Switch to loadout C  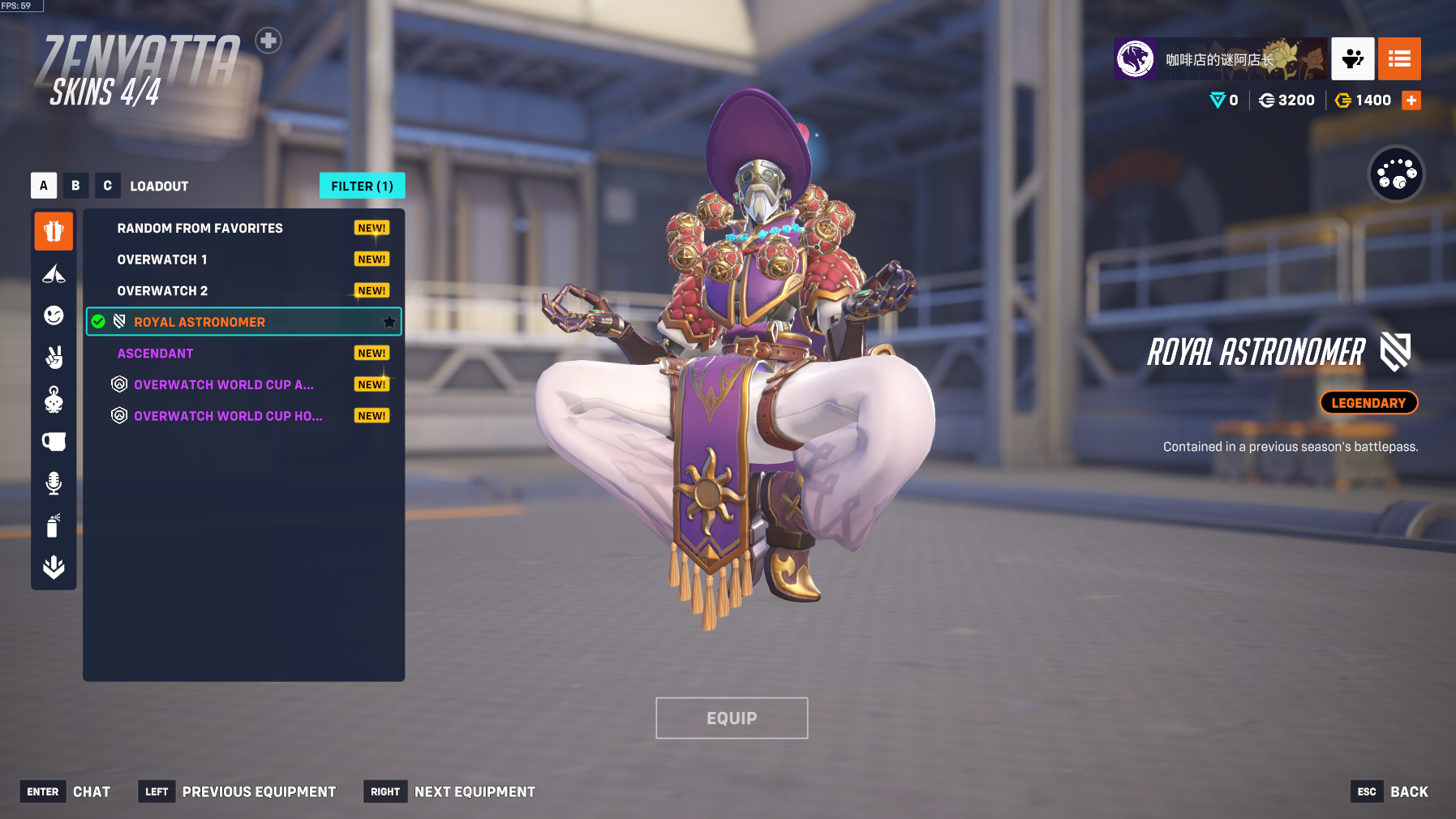tap(107, 186)
